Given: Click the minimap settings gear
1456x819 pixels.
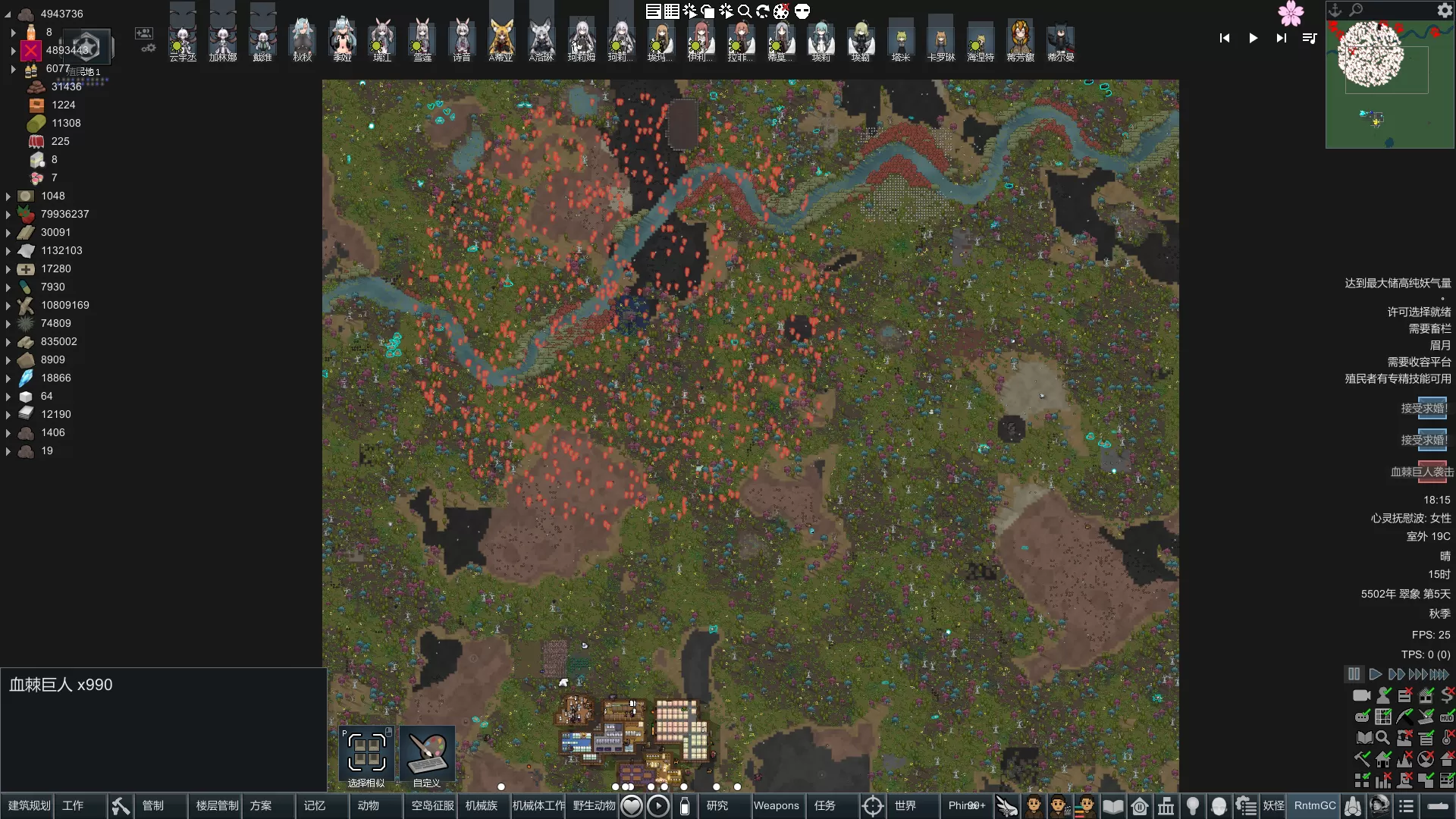Looking at the screenshot, I should tap(1445, 10).
